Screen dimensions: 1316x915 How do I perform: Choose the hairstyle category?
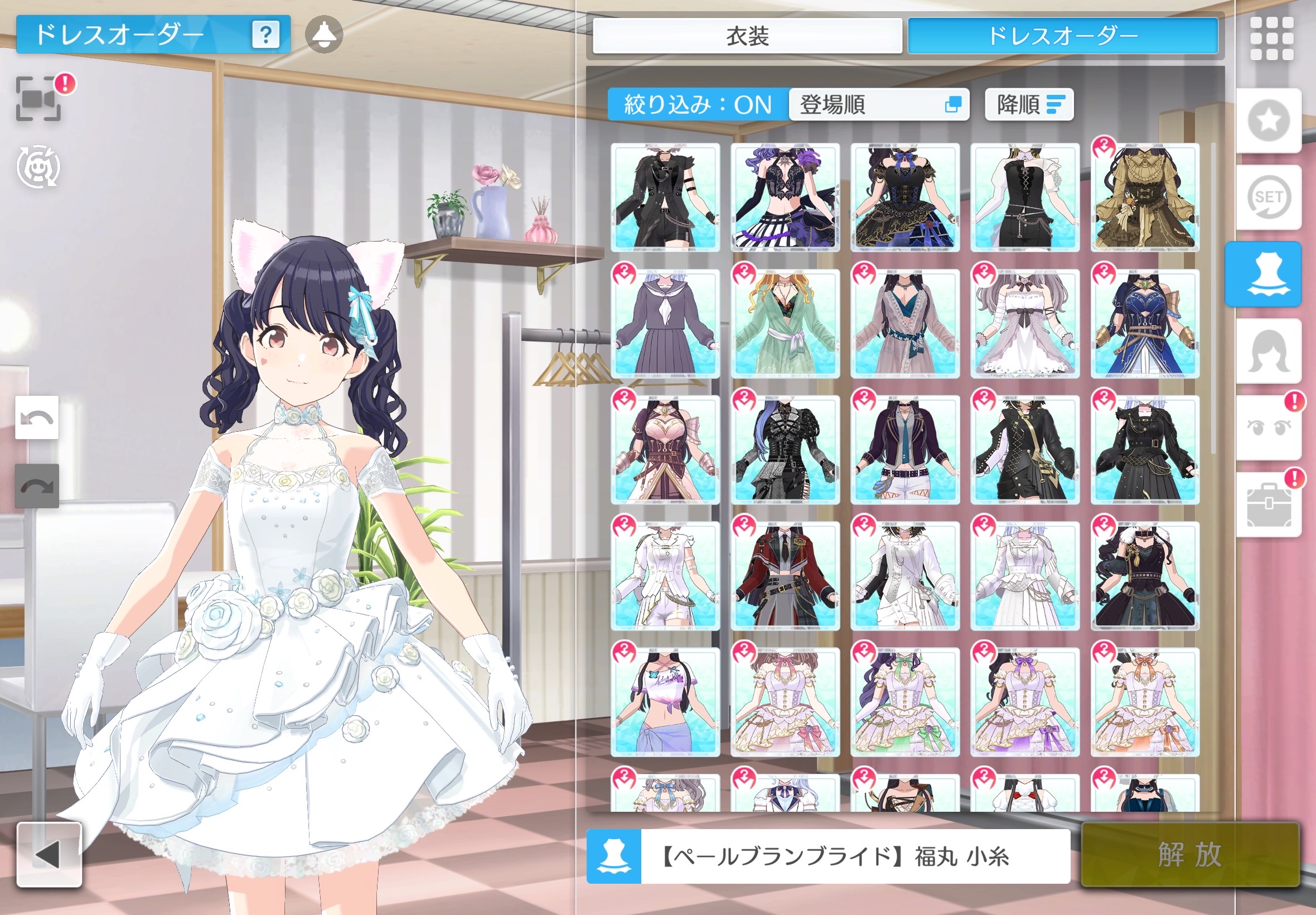click(x=1269, y=351)
